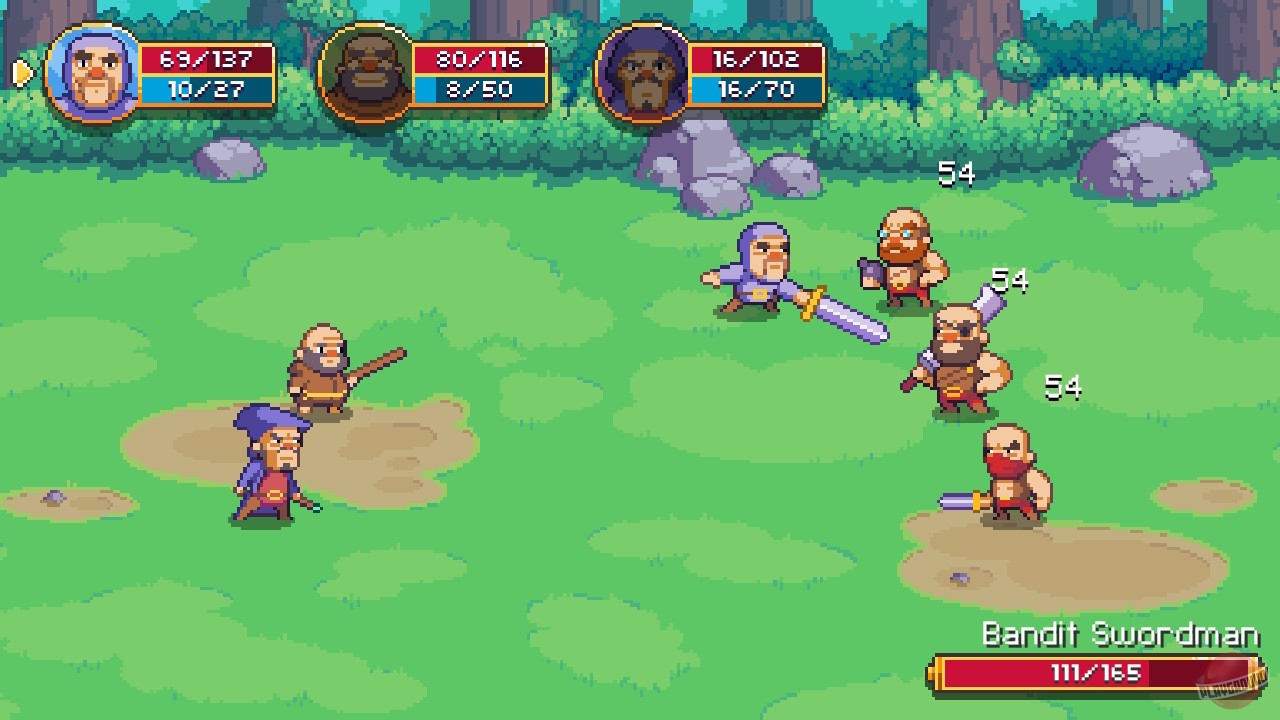Click the Bandit Swordman name label
This screenshot has height=720, width=1280.
tap(1120, 635)
